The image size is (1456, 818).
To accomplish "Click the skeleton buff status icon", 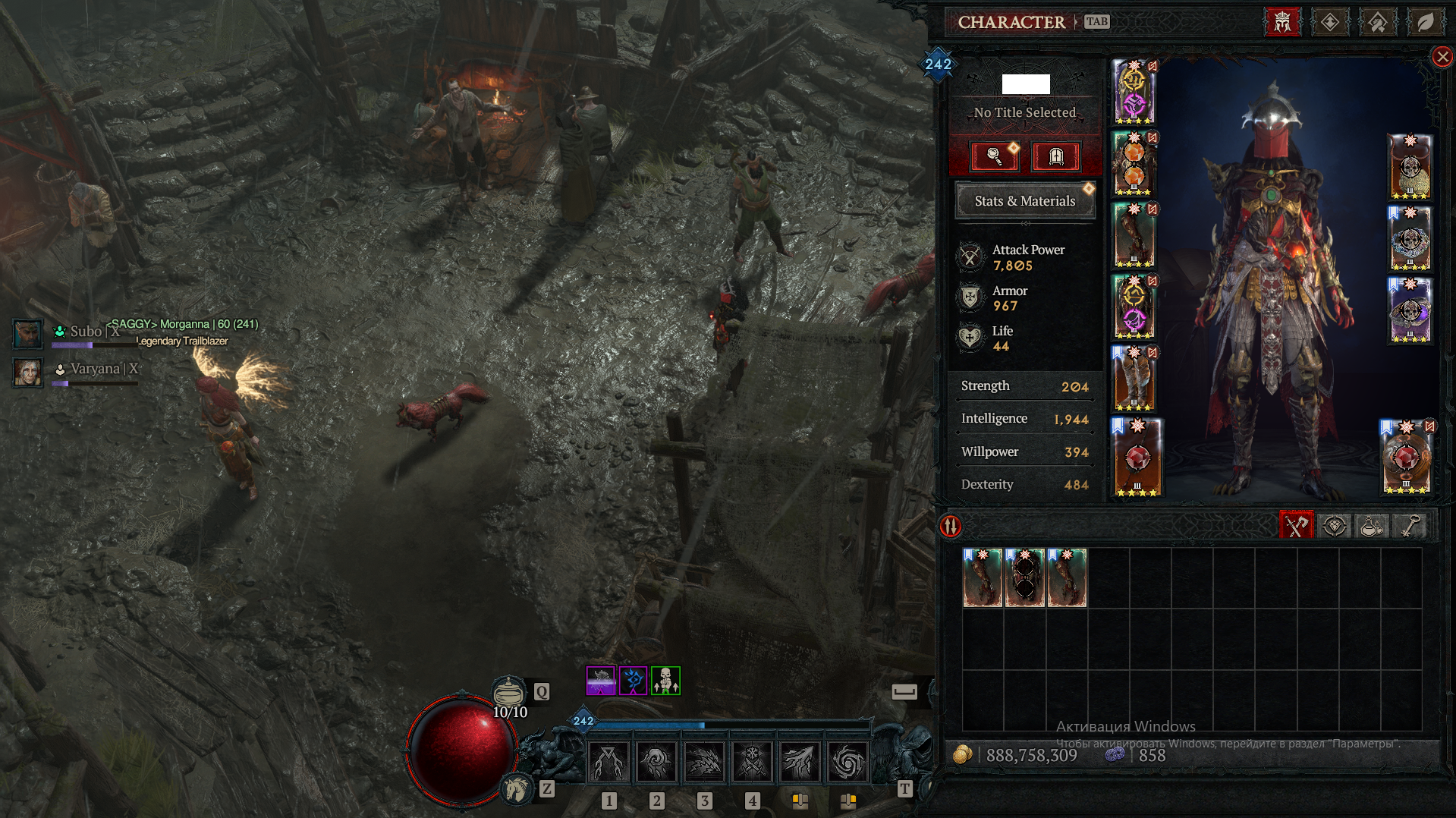I will pyautogui.click(x=665, y=681).
